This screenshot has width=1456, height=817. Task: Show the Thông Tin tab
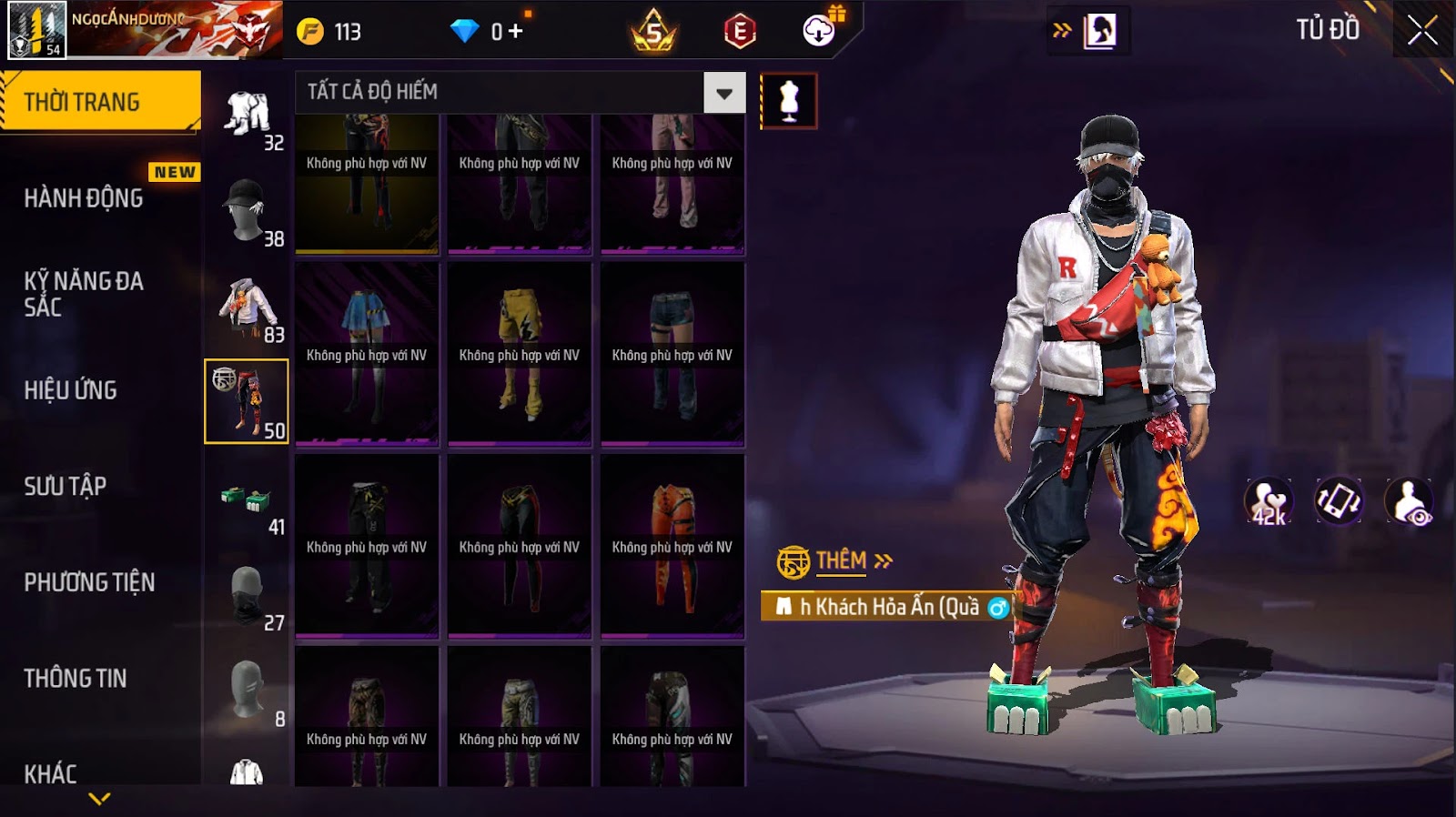coord(76,679)
